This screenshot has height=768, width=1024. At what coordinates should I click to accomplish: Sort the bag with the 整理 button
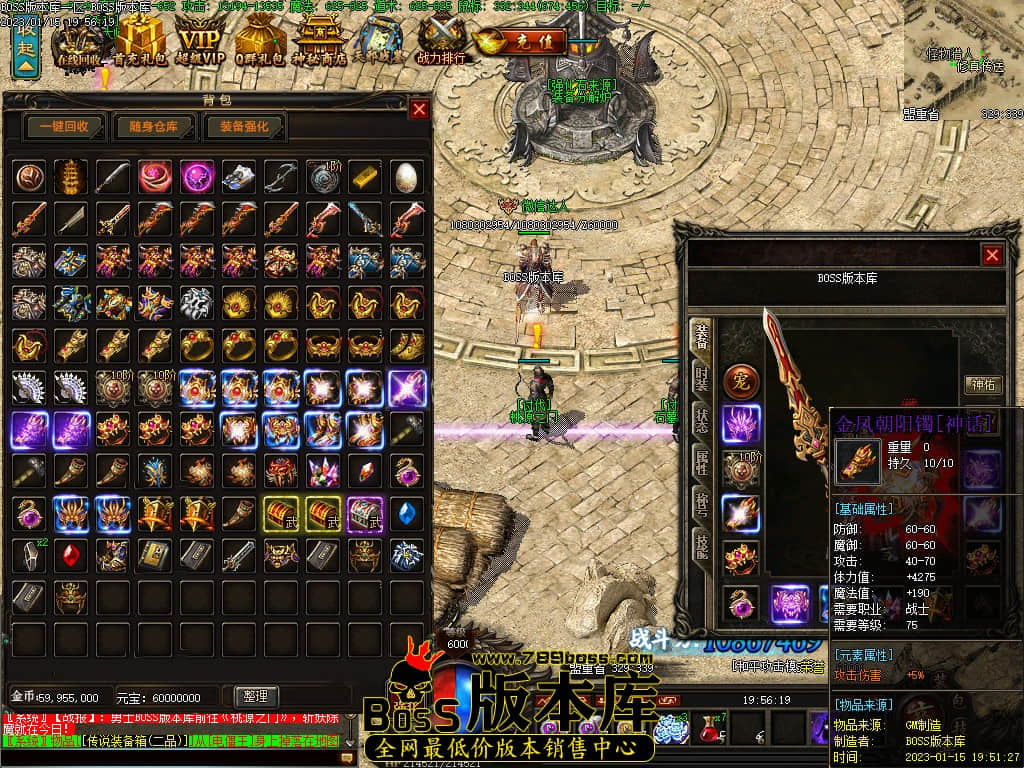(x=256, y=696)
